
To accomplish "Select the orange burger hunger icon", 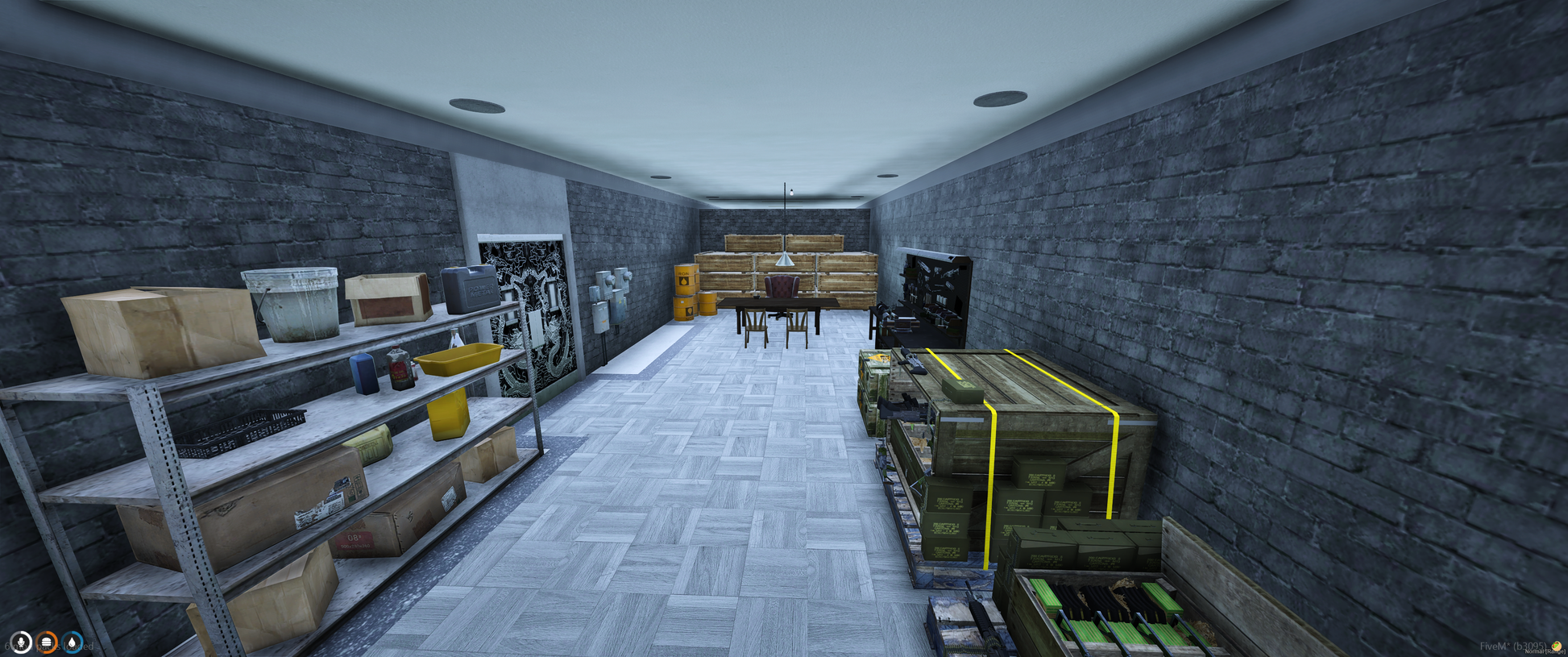I will 47,642.
